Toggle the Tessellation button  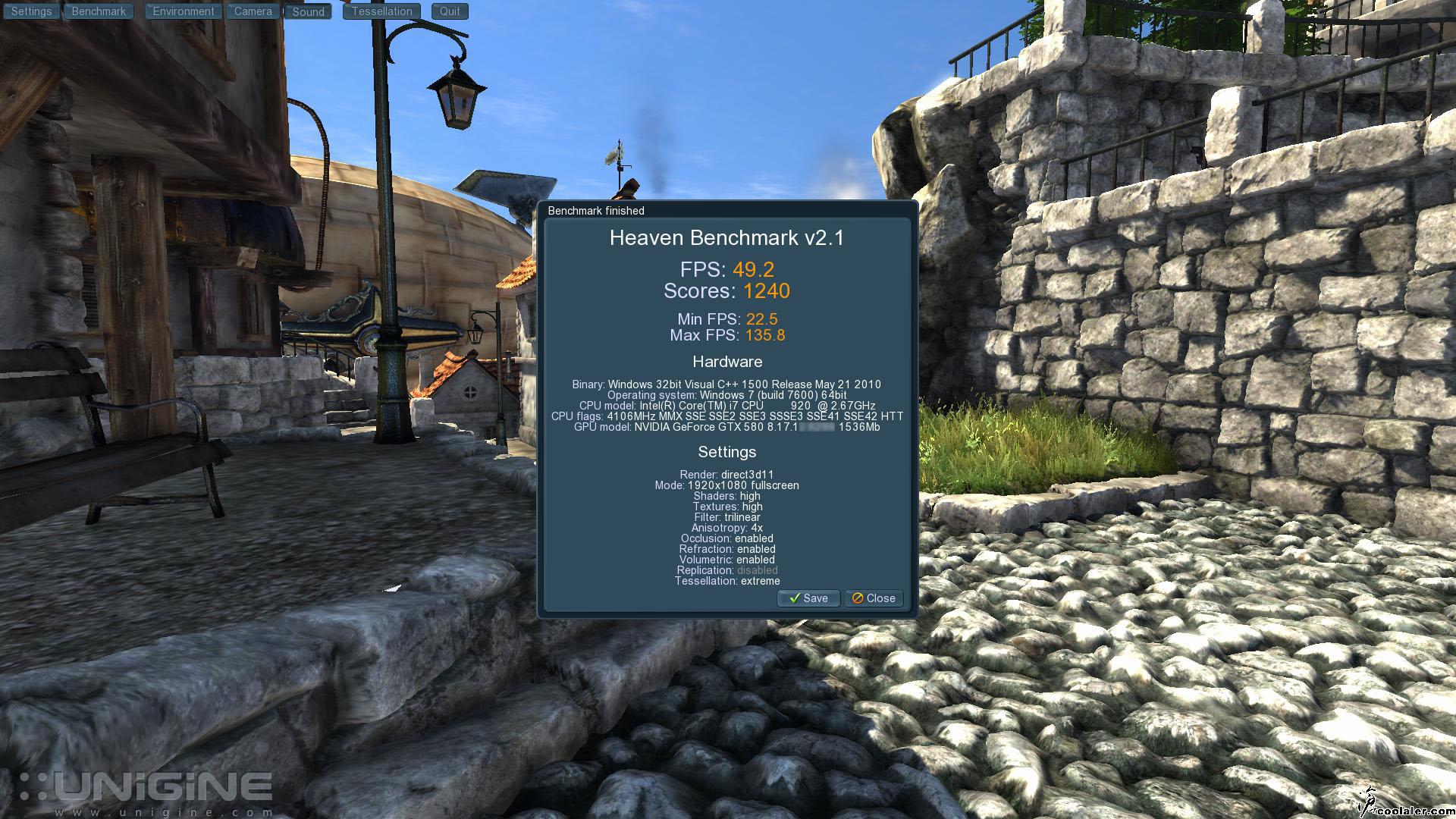[381, 11]
